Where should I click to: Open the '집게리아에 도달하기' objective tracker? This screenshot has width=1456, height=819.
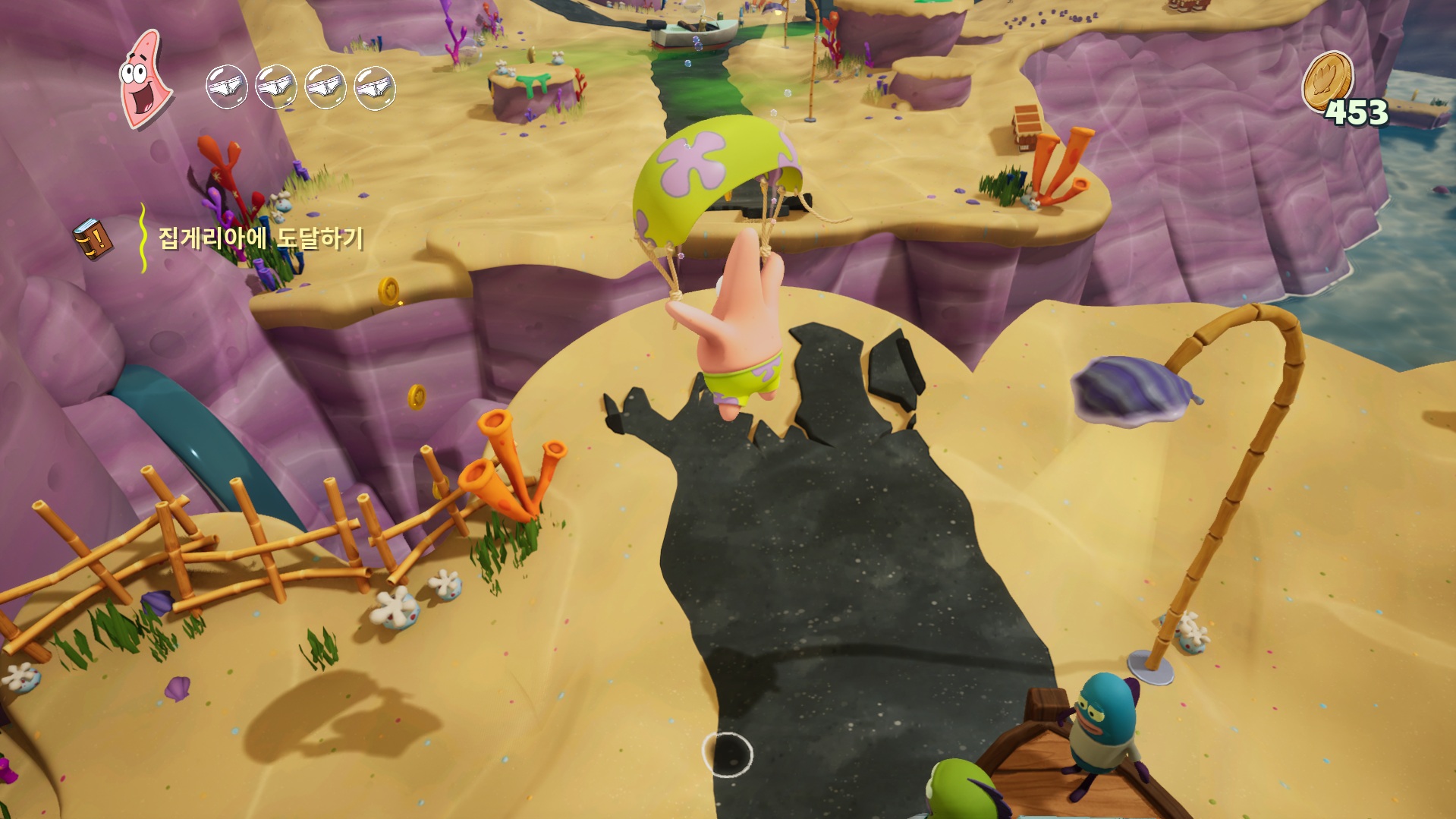260,238
